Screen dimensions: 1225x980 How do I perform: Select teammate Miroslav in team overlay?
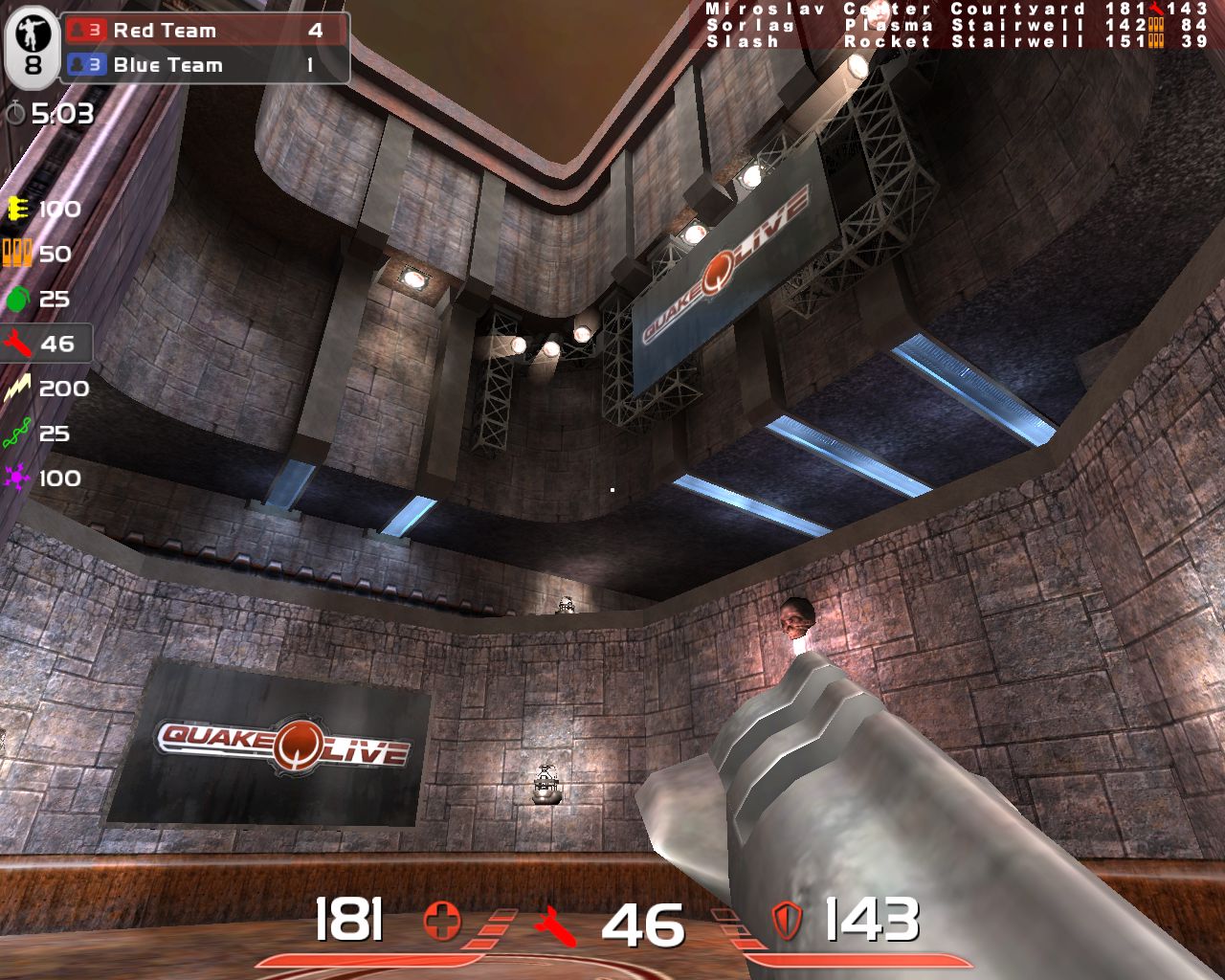pyautogui.click(x=755, y=9)
